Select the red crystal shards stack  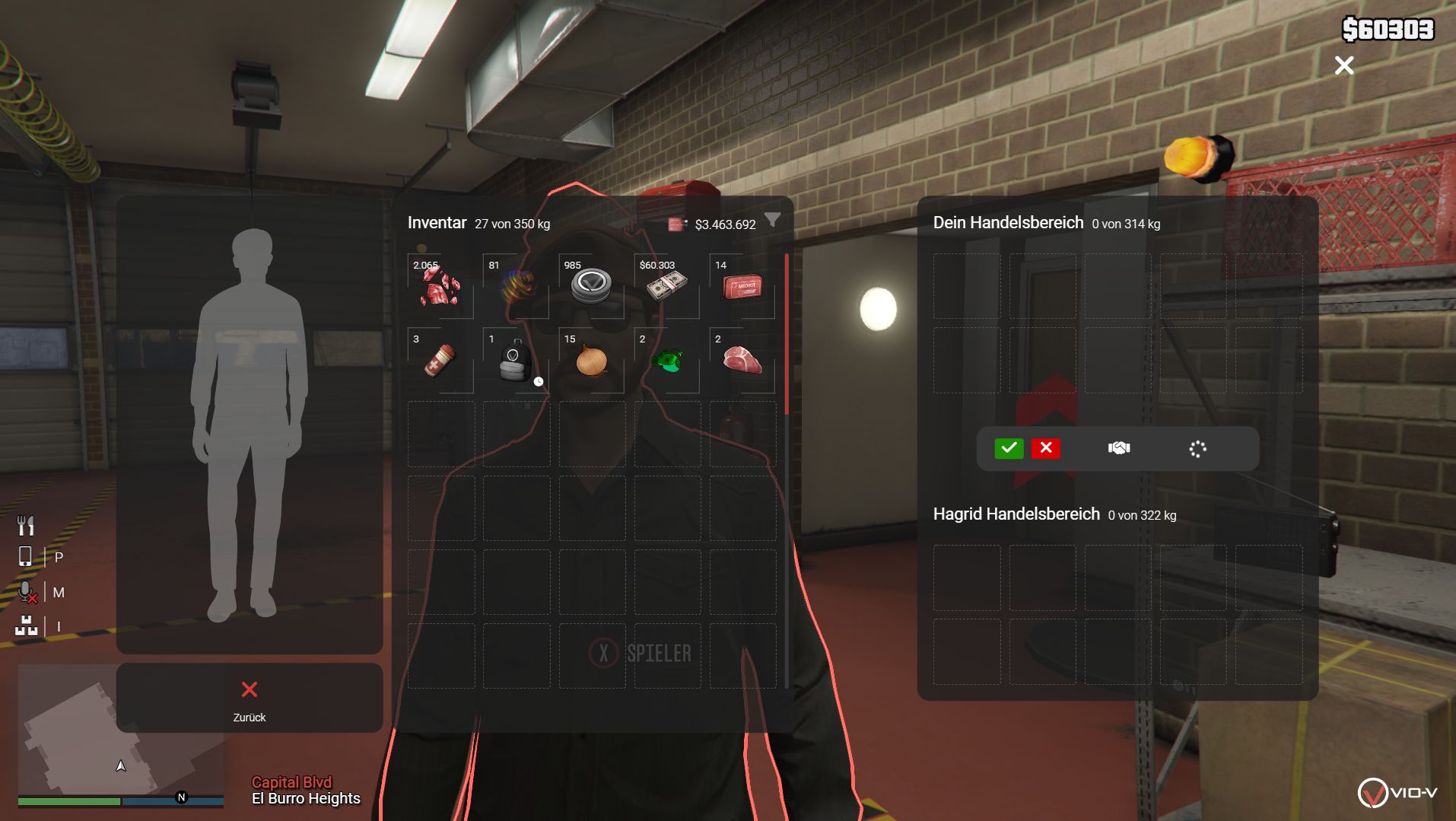(x=440, y=286)
